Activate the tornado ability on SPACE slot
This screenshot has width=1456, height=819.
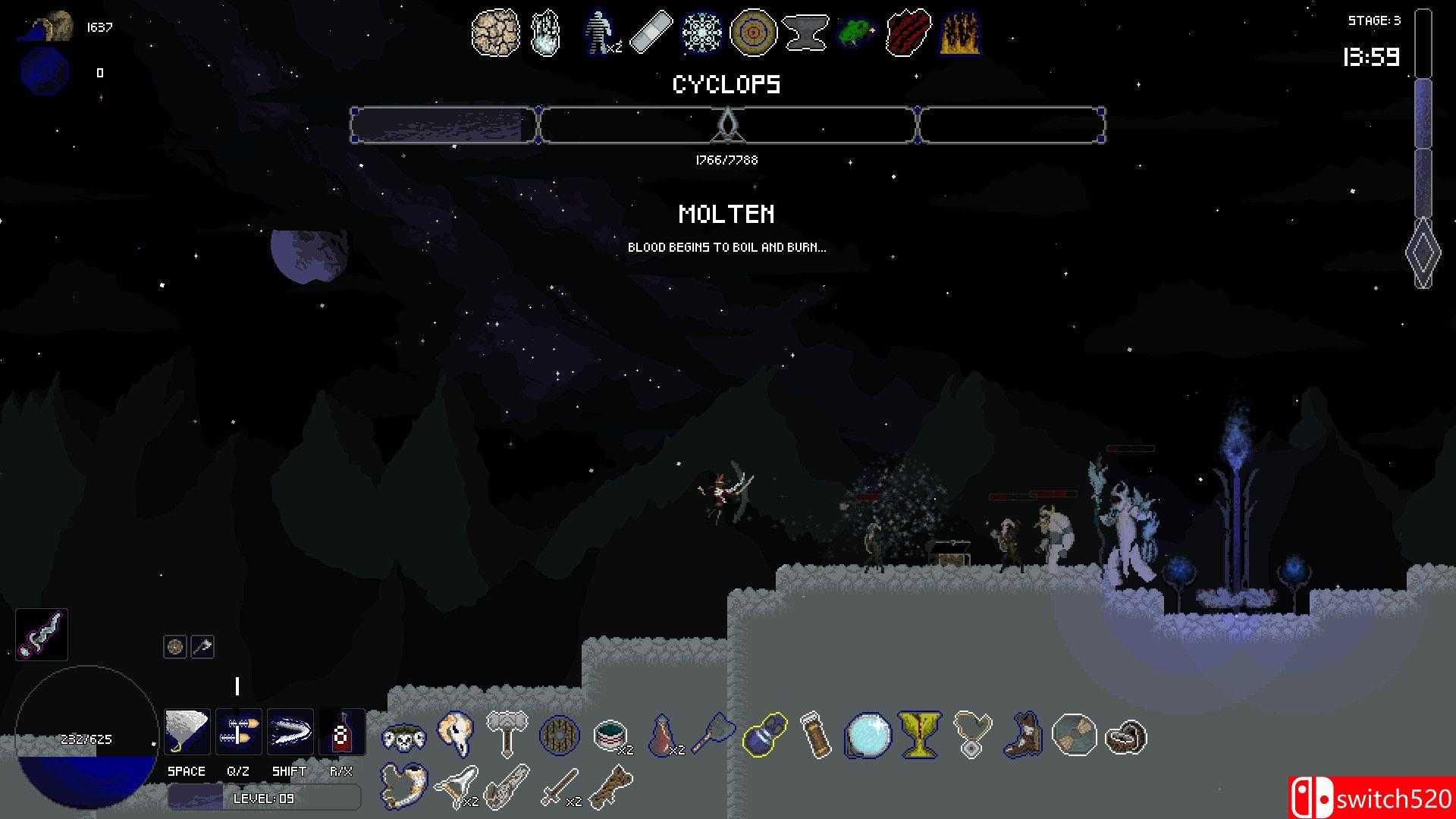[187, 732]
